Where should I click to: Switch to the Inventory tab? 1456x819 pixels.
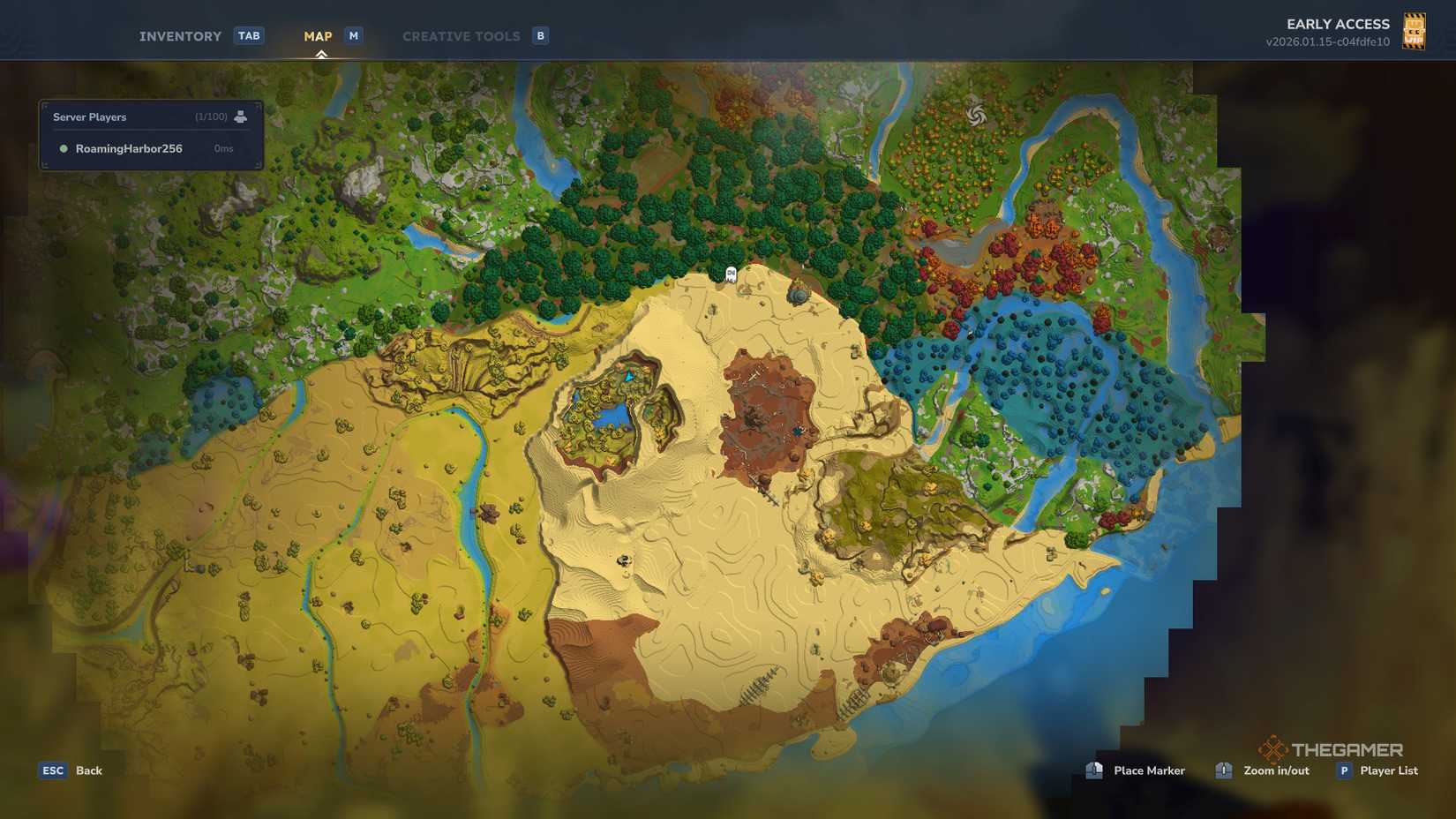179,35
